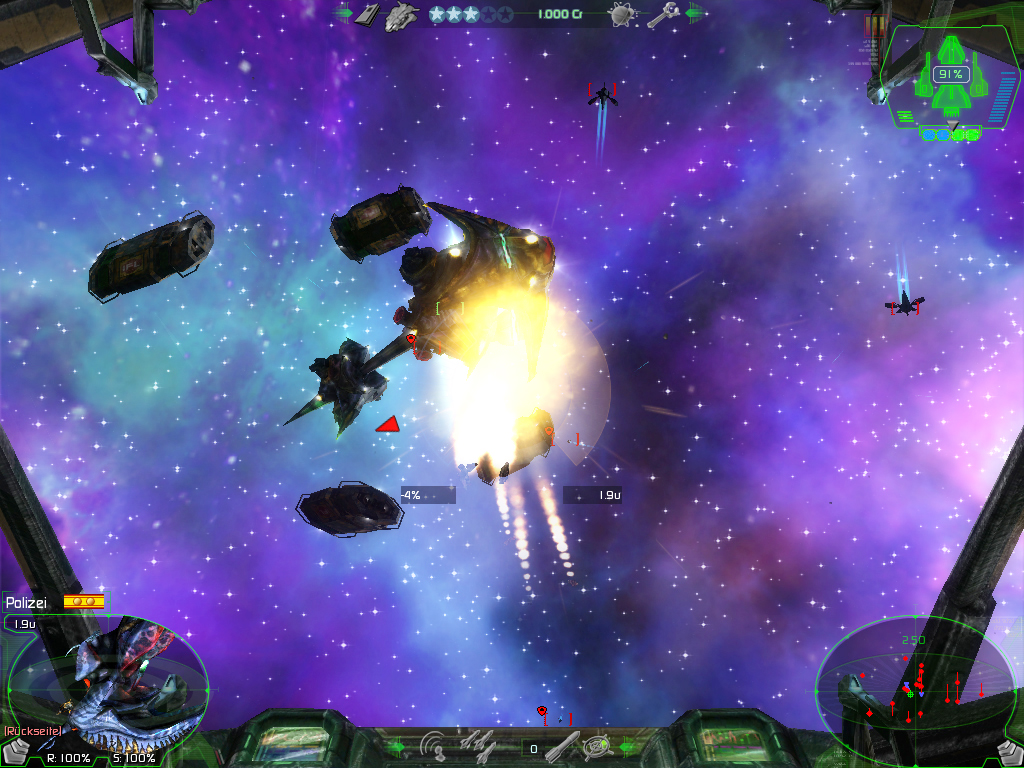
Task: Click the right green arrow on top bar
Action: [694, 14]
